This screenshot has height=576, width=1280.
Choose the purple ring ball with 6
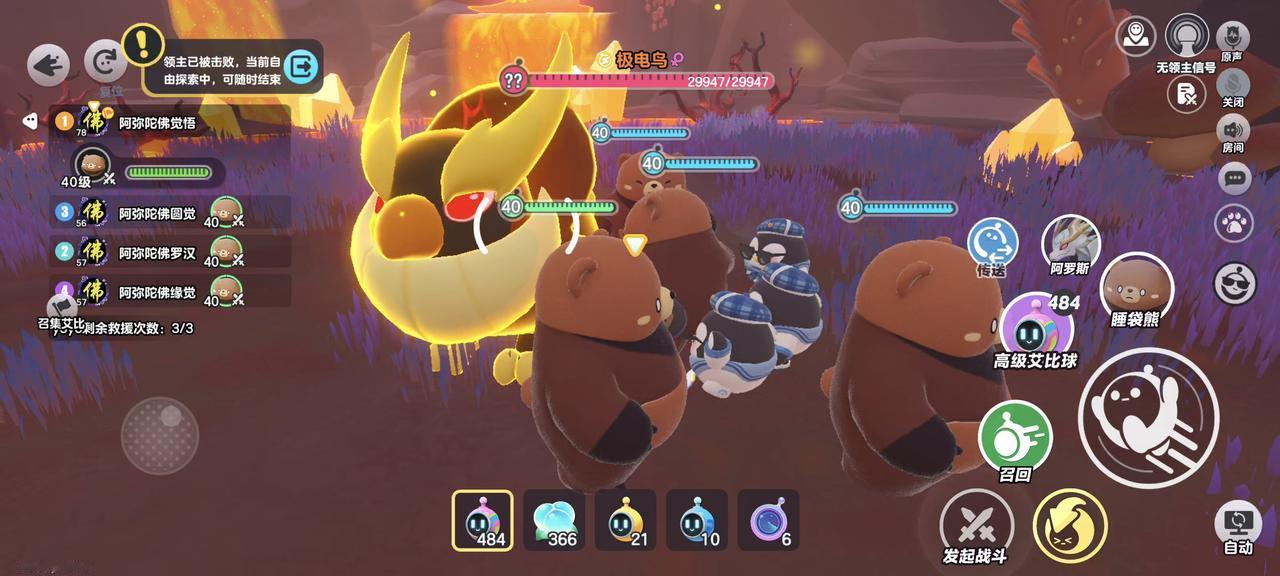tap(768, 520)
